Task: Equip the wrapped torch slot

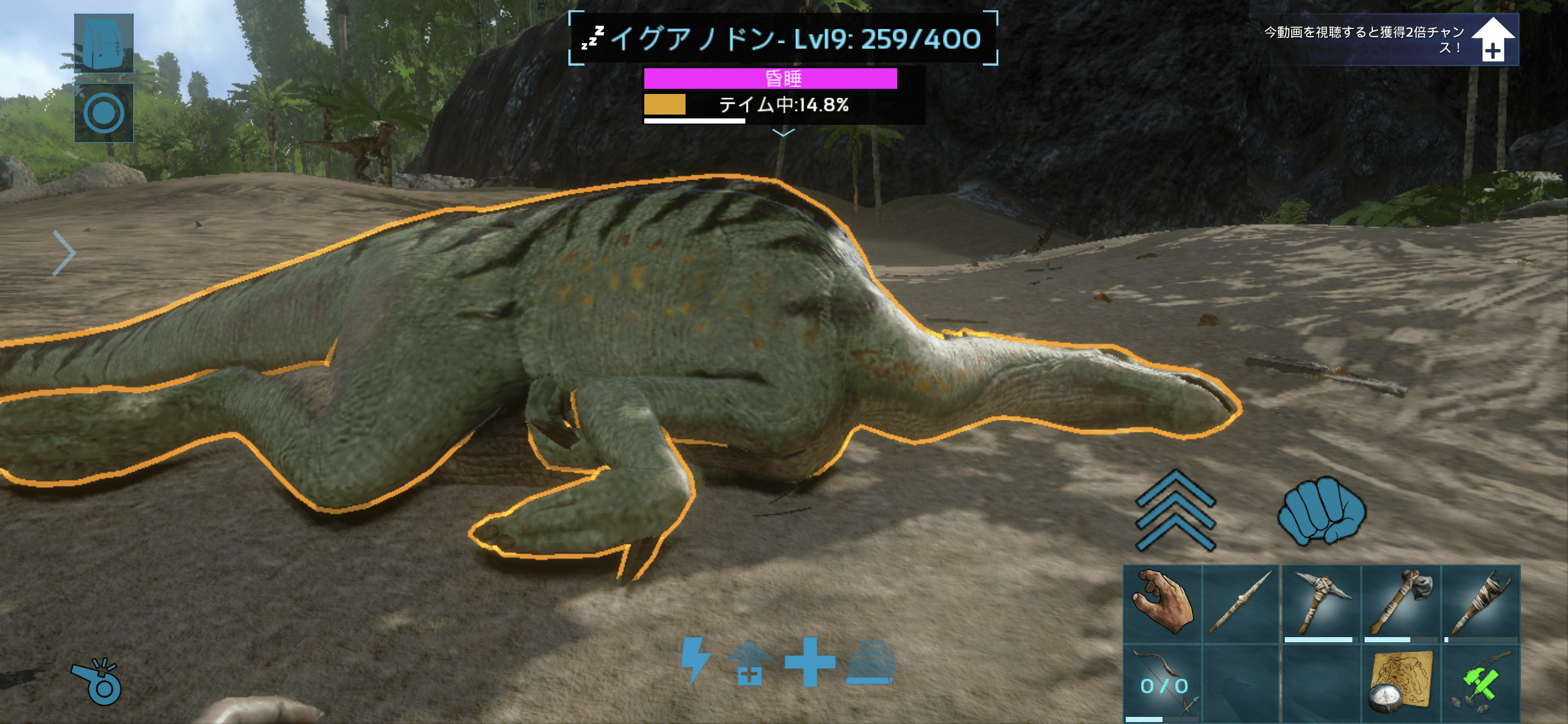Action: (x=1480, y=604)
